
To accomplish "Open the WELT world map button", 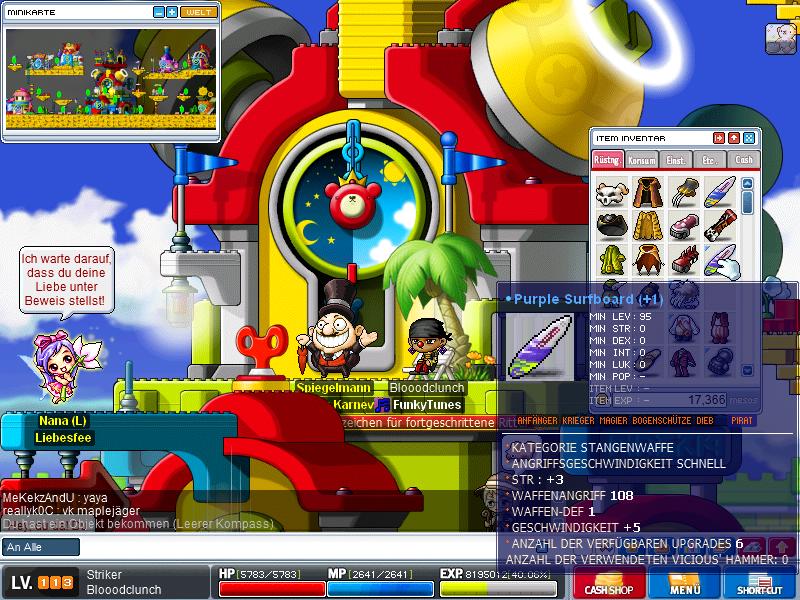I will tap(198, 12).
